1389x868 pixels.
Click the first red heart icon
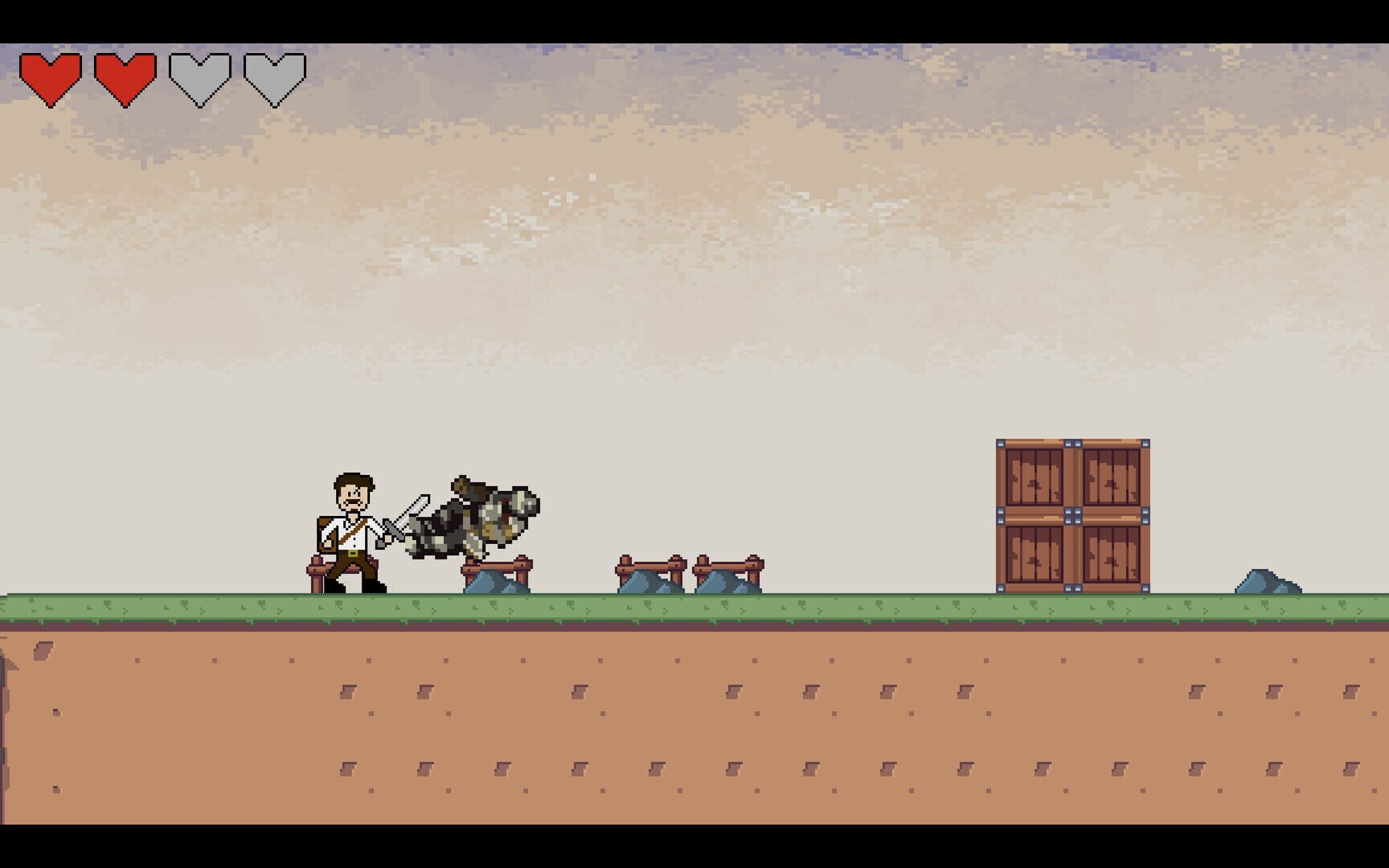[50, 74]
